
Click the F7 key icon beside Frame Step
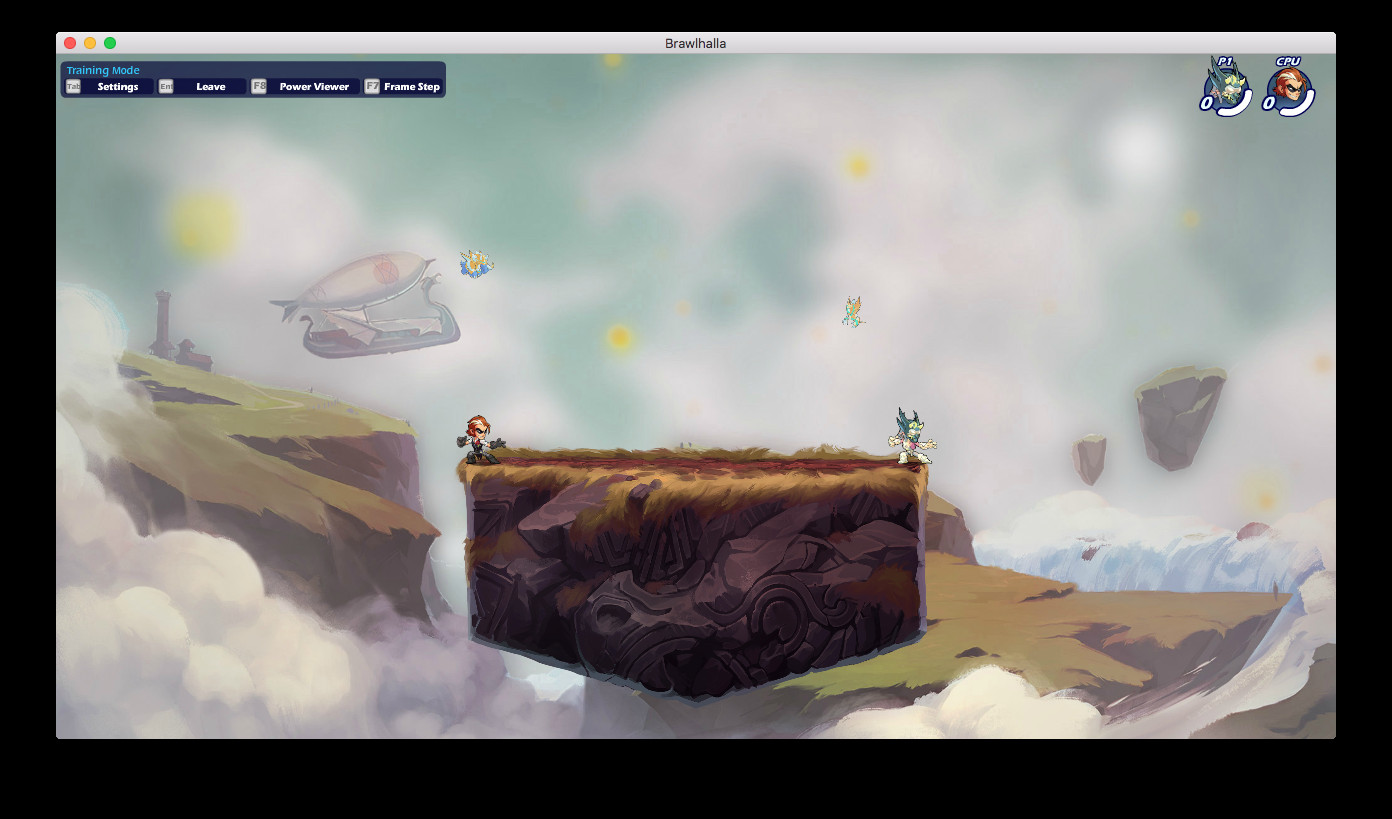click(x=372, y=86)
